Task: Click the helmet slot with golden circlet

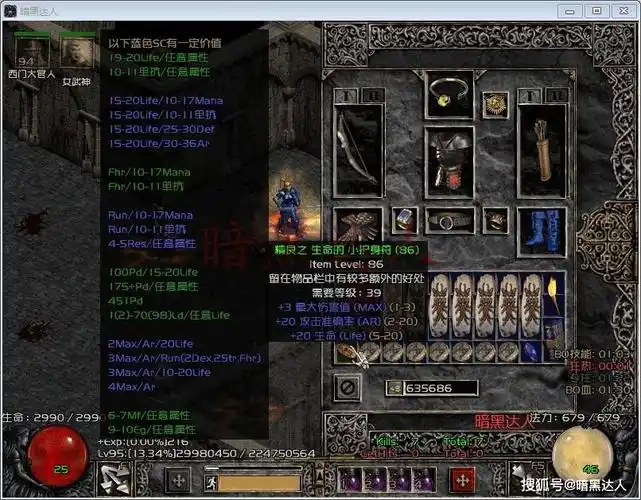Action: pos(449,94)
